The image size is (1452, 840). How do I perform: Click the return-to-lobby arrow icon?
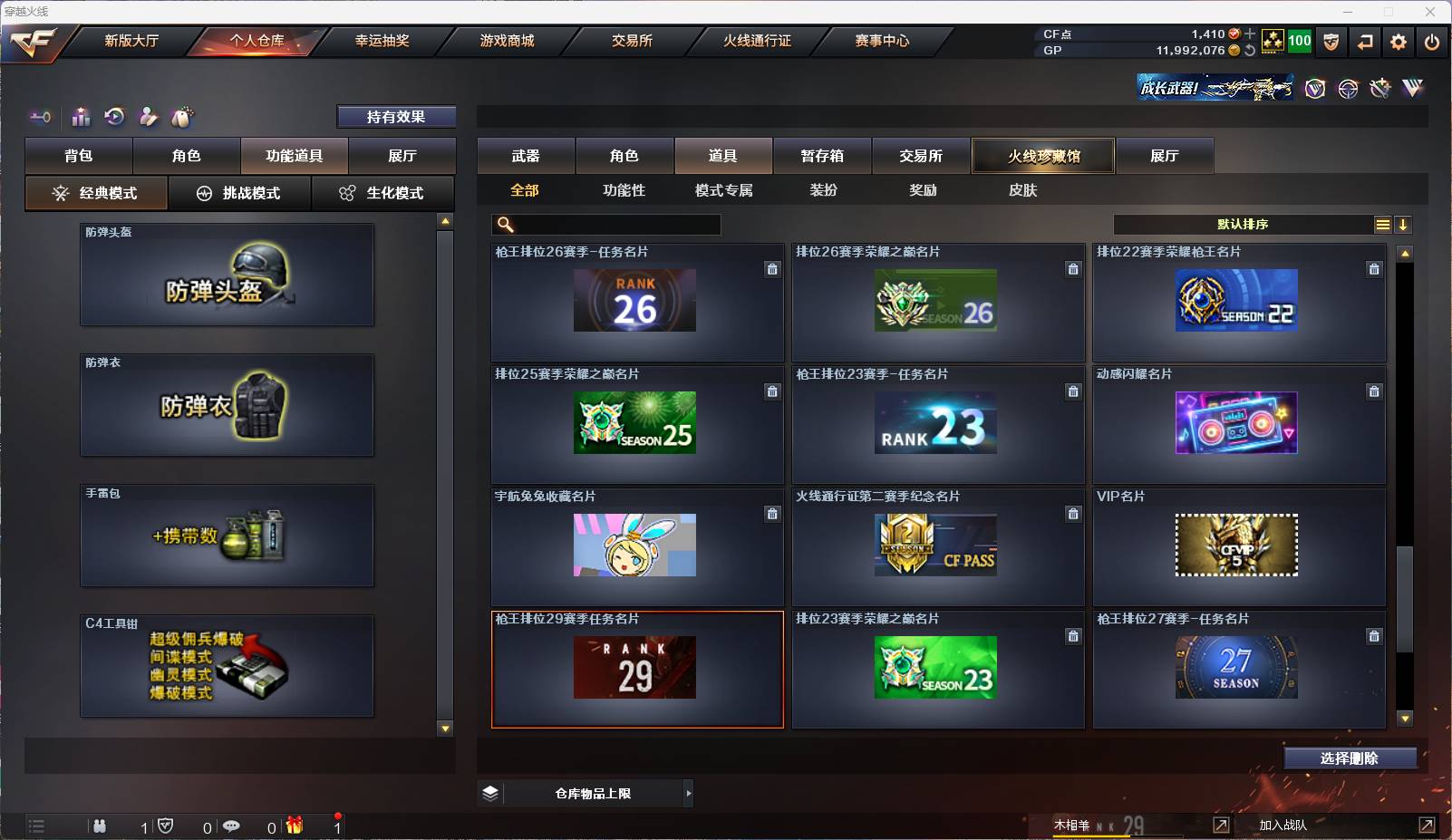point(1365,41)
